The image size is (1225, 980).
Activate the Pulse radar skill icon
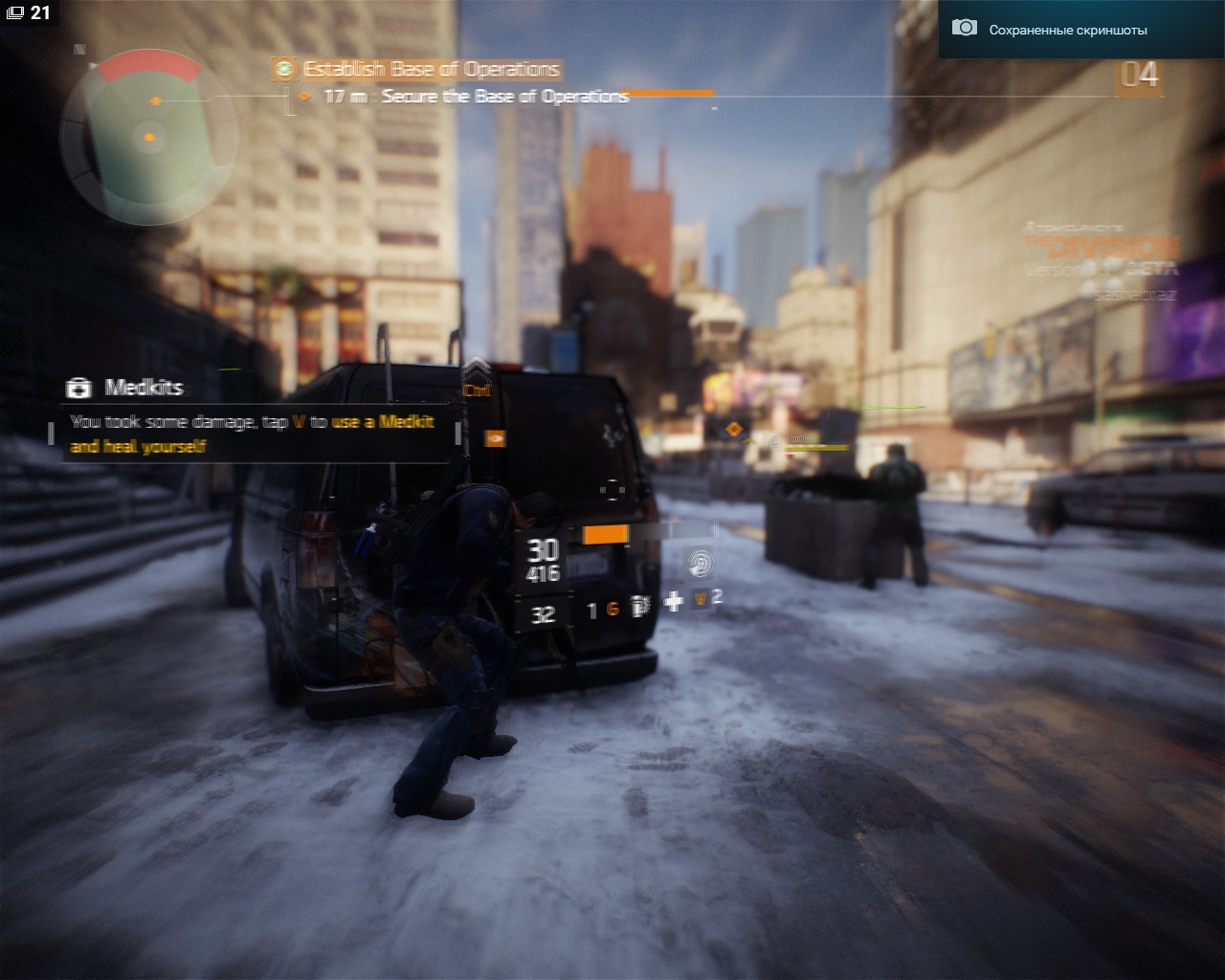coord(701,563)
